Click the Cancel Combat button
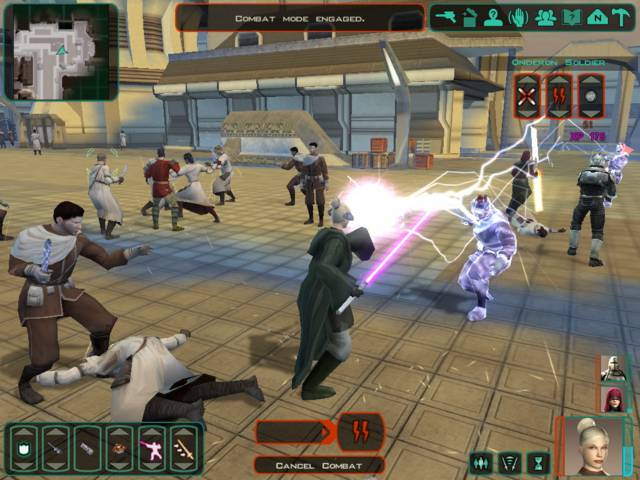Image resolution: width=640 pixels, height=480 pixels. 319,464
